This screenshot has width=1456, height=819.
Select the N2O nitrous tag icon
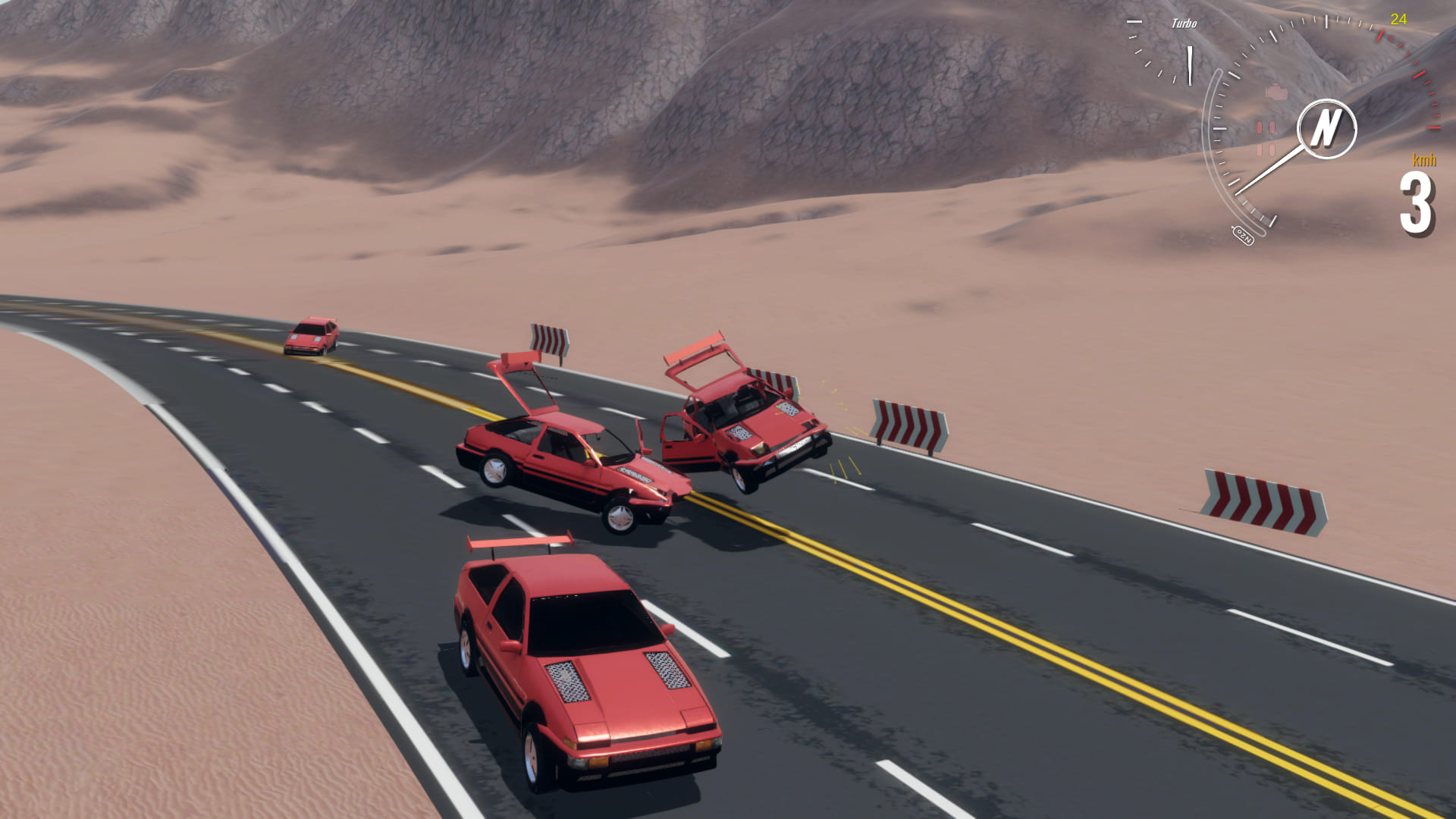pyautogui.click(x=1244, y=234)
